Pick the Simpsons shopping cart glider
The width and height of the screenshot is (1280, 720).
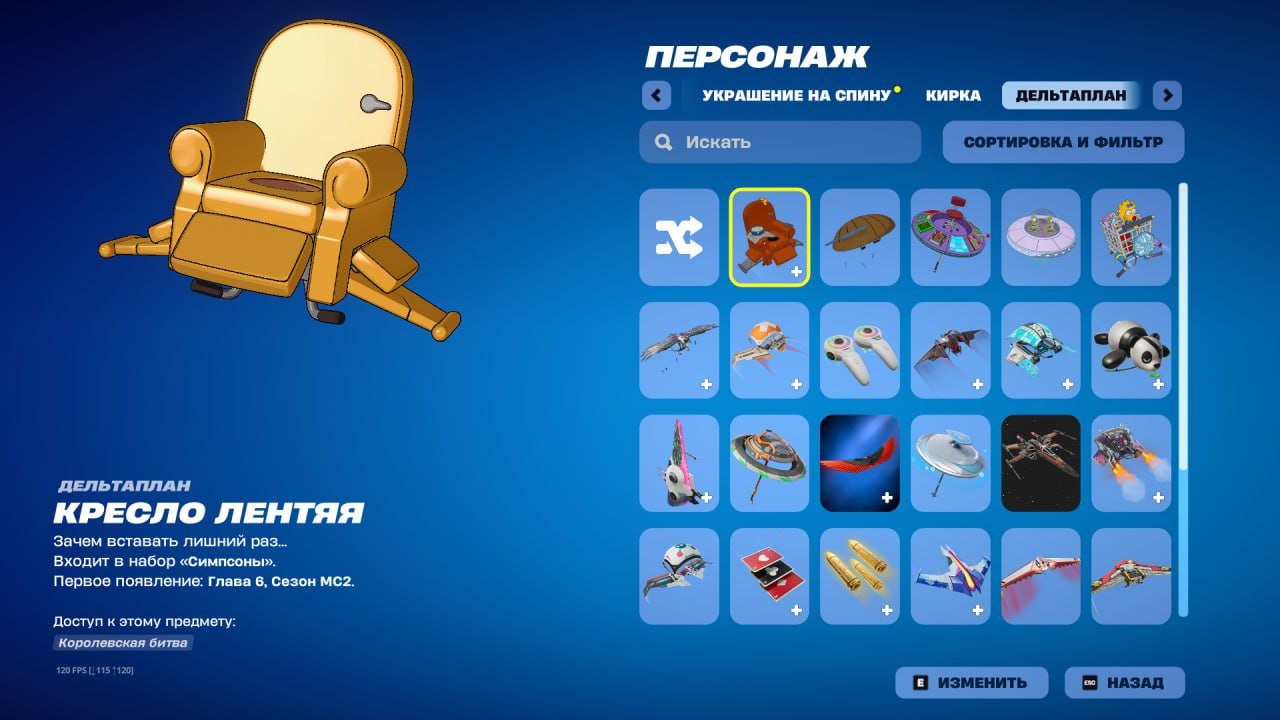click(1131, 235)
